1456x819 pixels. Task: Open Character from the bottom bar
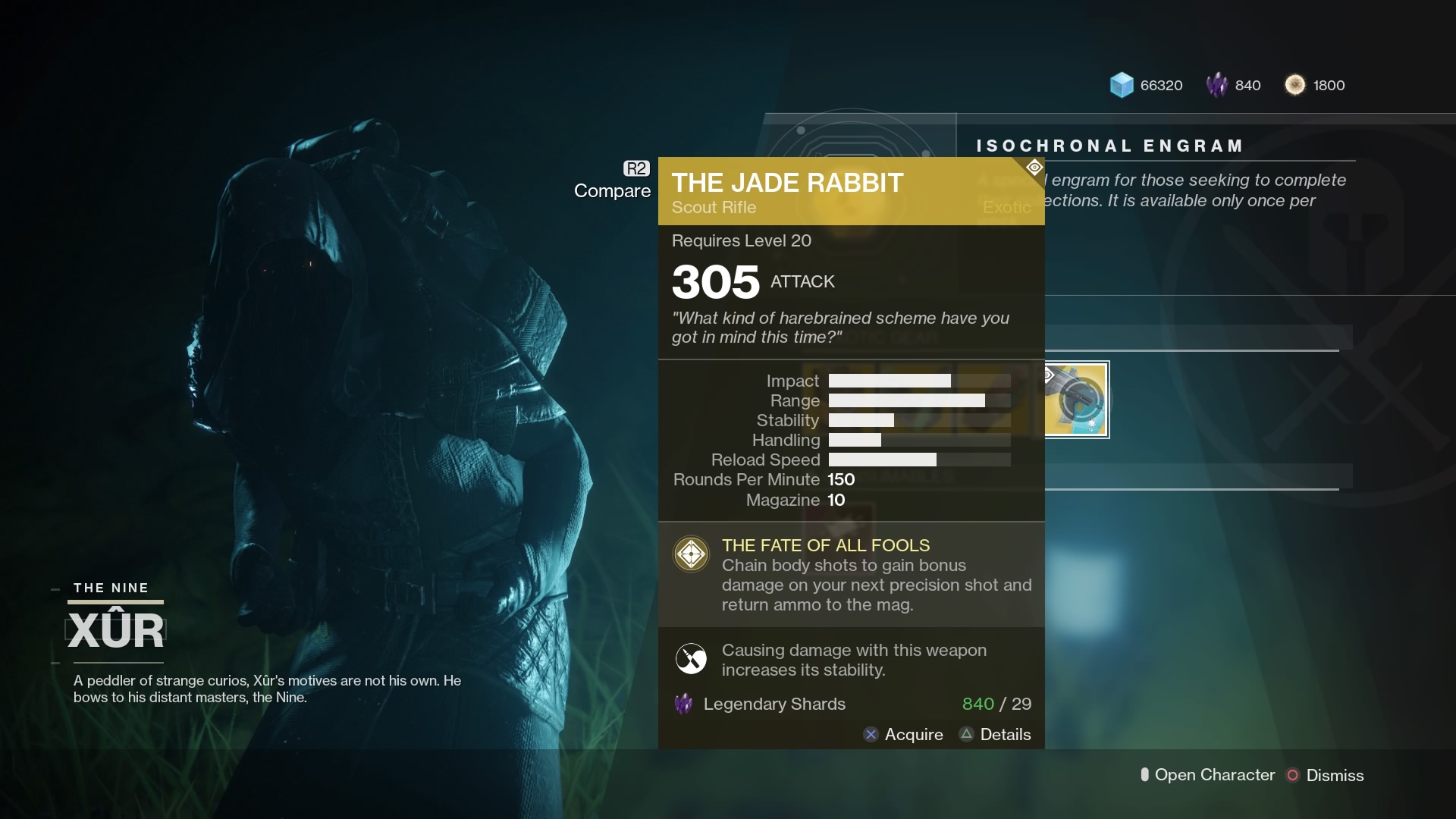coord(1213,775)
